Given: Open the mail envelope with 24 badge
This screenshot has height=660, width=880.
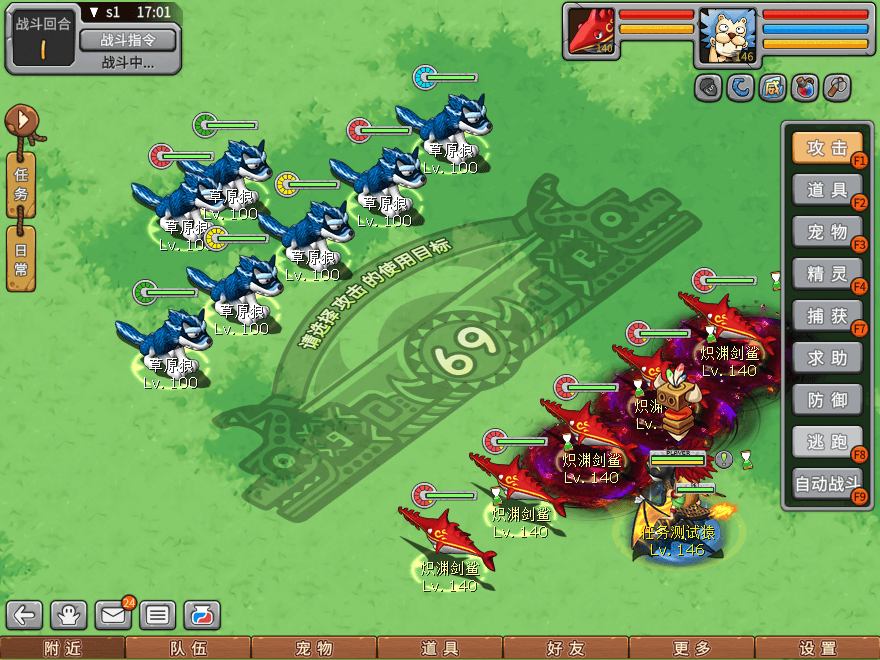Looking at the screenshot, I should pos(114,615).
